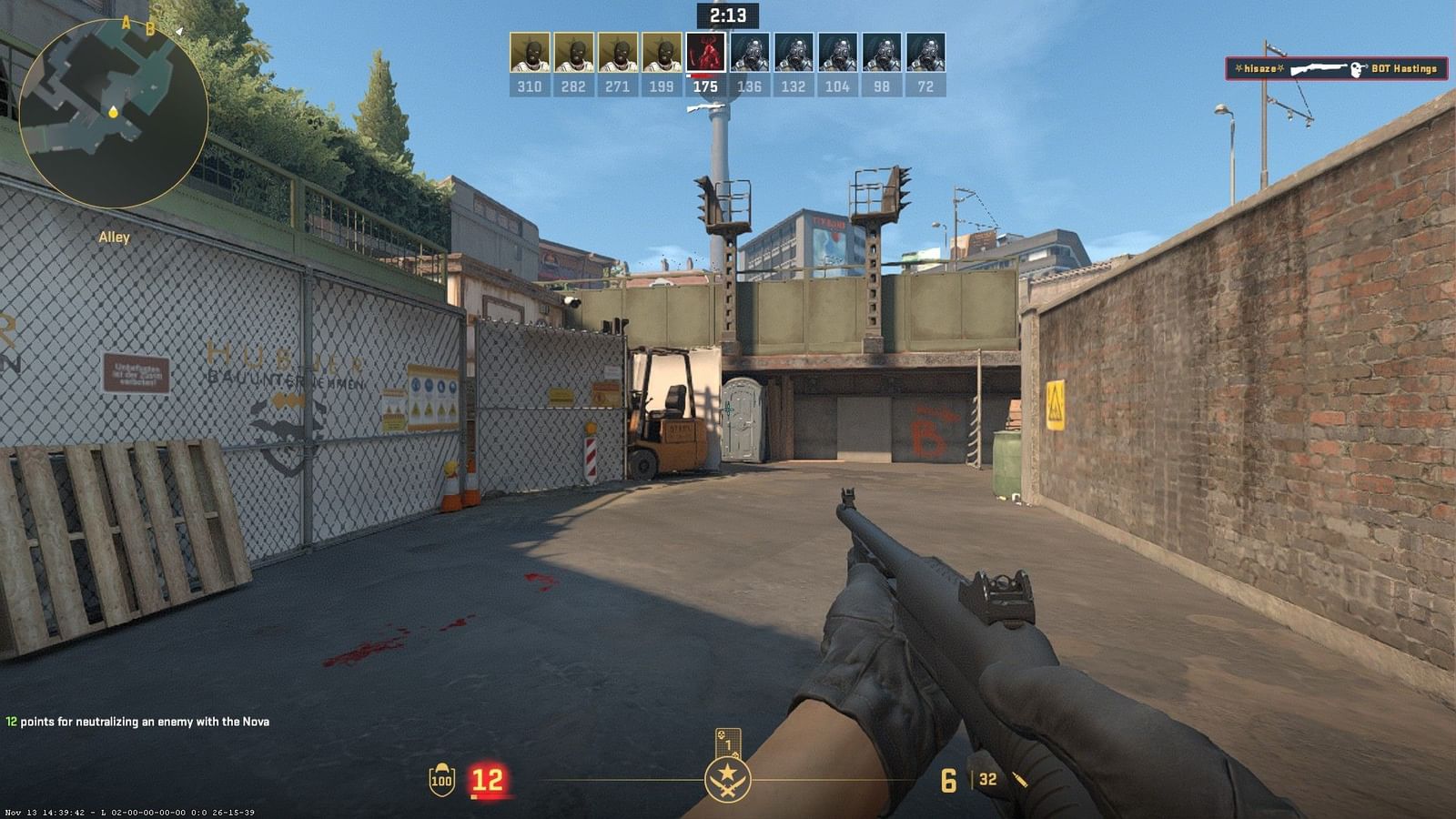Select bombsite B marker on the radar
Image resolution: width=1456 pixels, height=819 pixels.
tap(150, 30)
